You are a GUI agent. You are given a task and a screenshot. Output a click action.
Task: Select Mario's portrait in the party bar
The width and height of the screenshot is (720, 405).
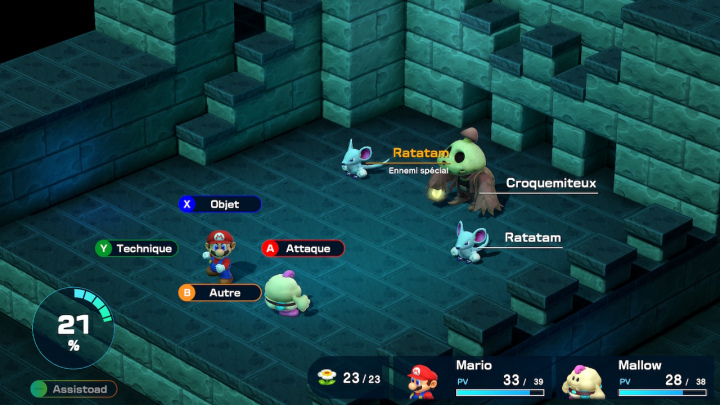422,382
